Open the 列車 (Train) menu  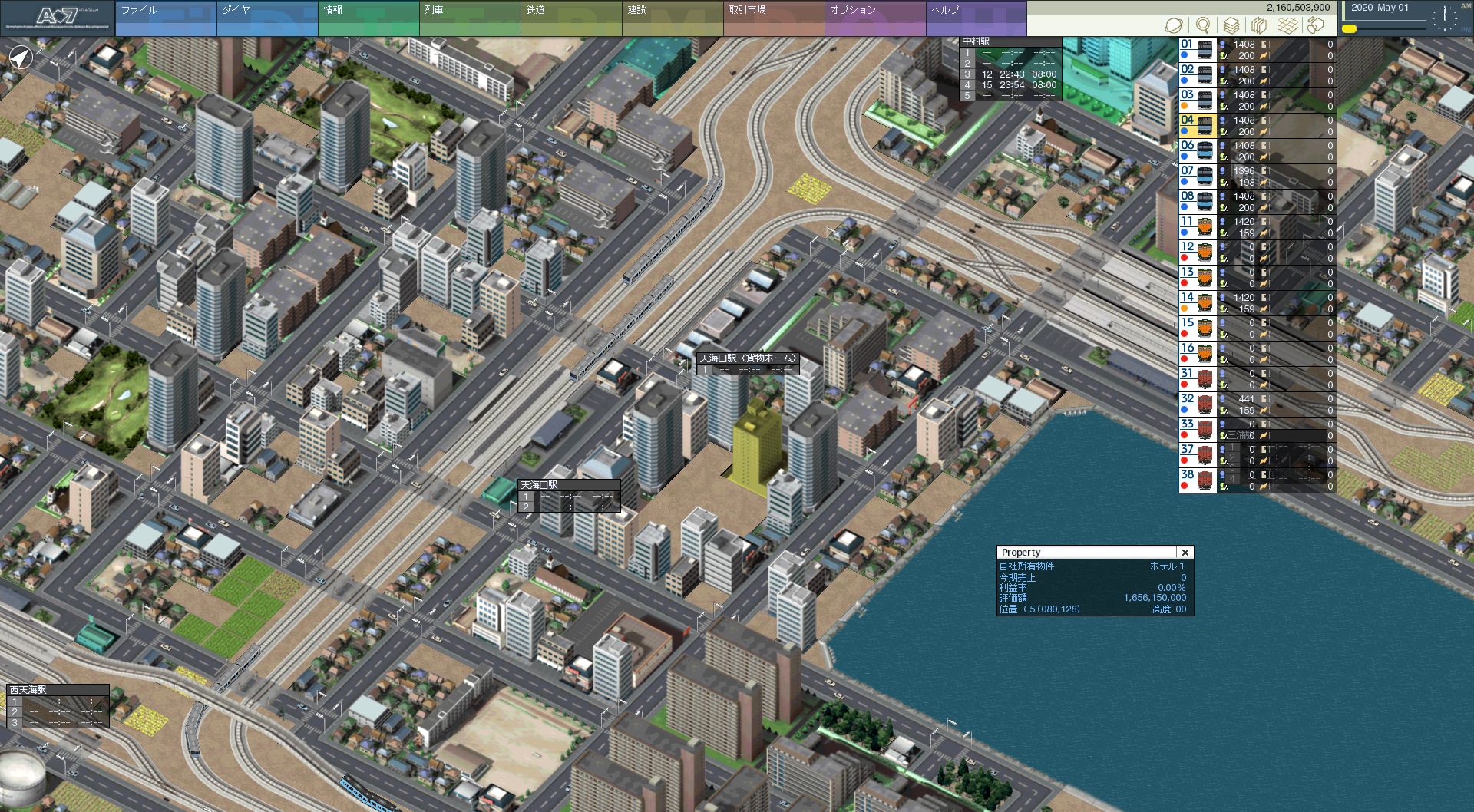[470, 18]
